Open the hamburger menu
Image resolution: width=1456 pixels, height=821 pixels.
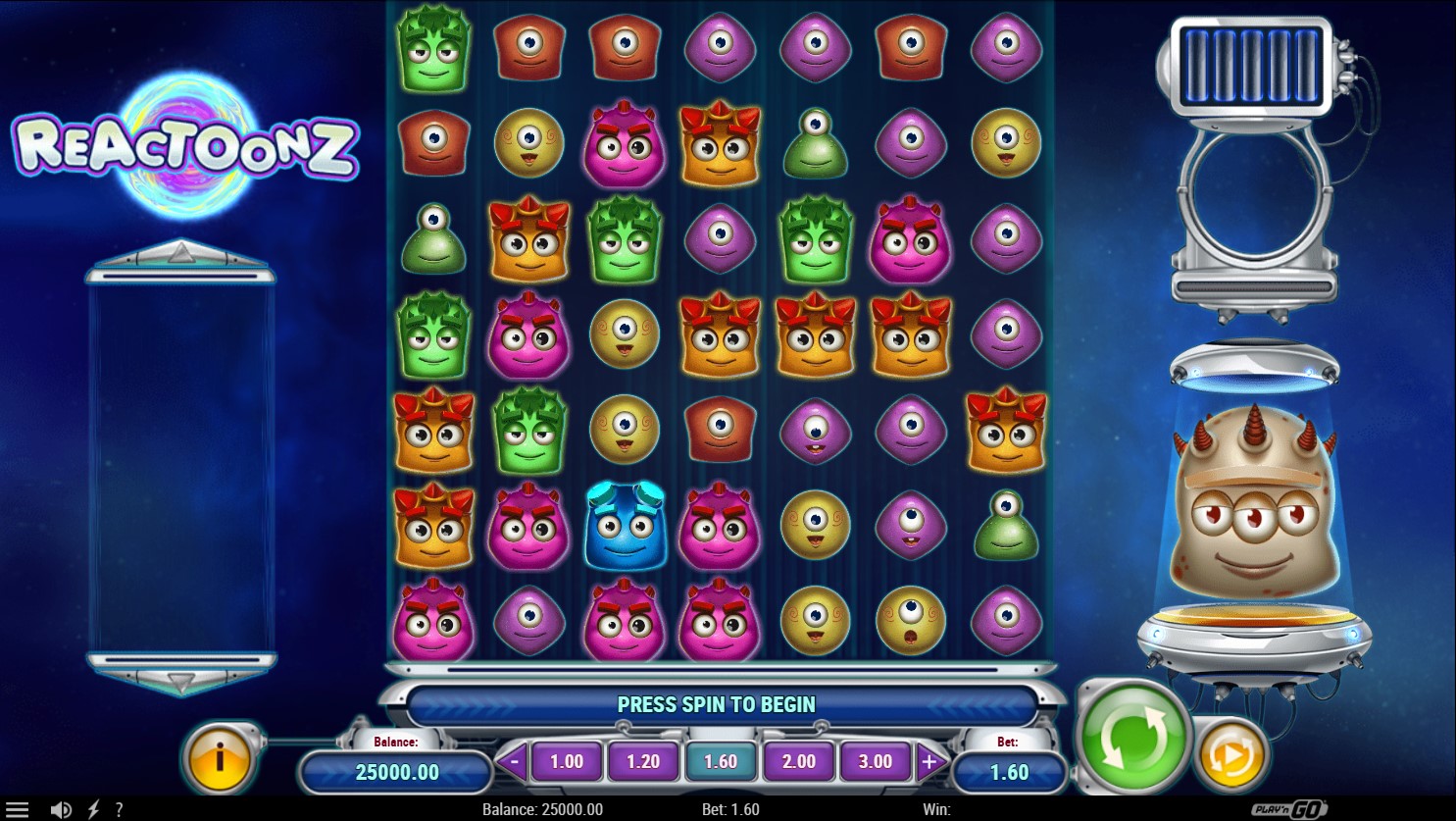click(x=18, y=809)
